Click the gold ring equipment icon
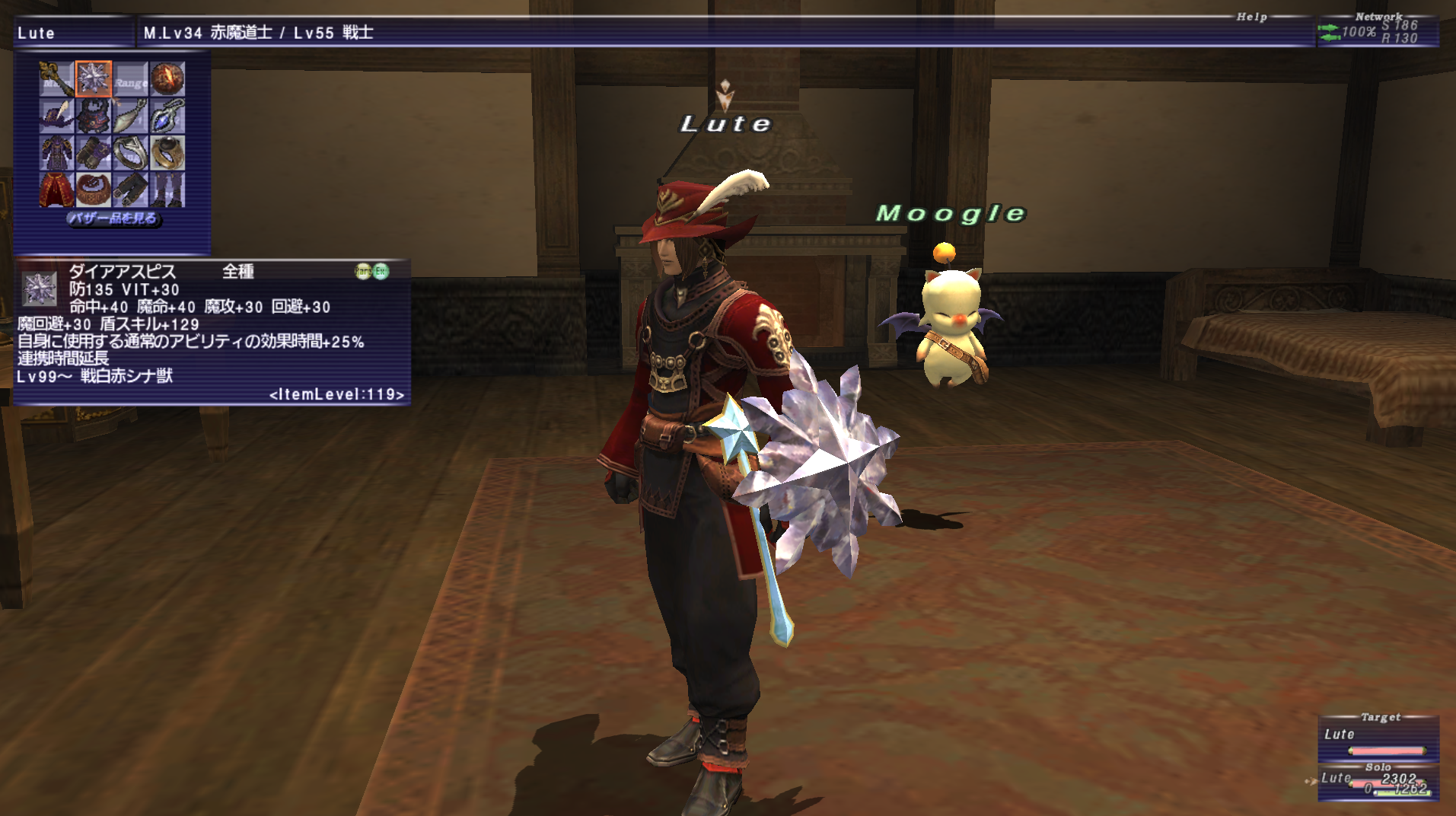This screenshot has width=1456, height=816. (169, 152)
